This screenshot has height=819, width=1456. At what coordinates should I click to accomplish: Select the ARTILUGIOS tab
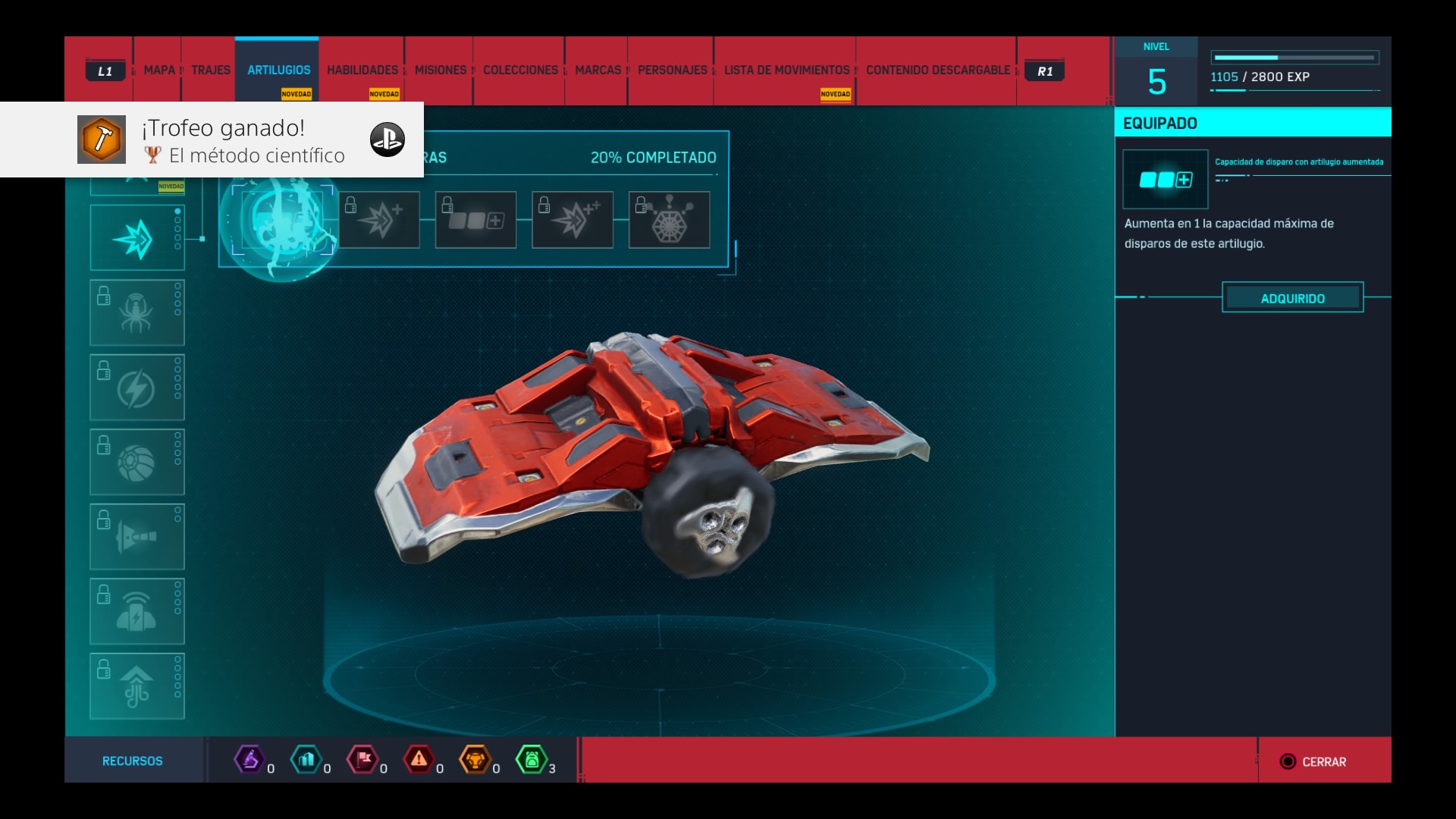[278, 71]
